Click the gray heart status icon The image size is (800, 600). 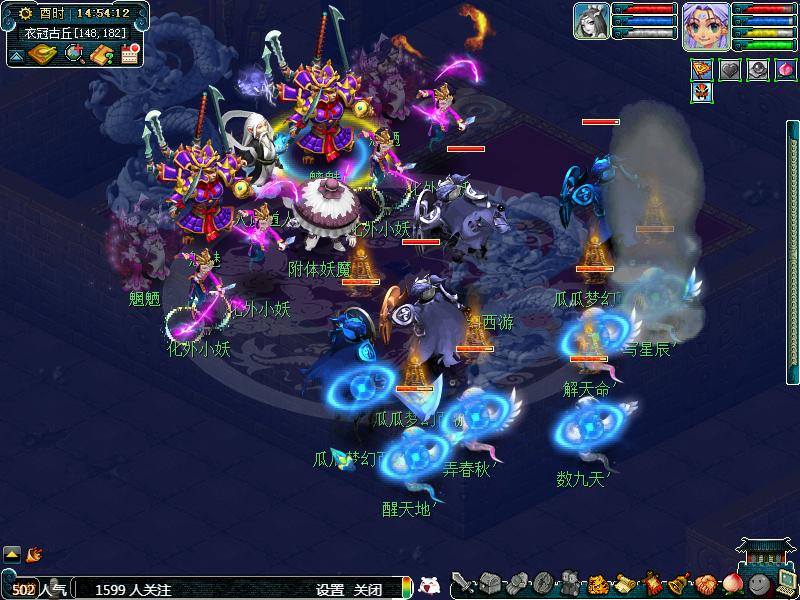[731, 70]
